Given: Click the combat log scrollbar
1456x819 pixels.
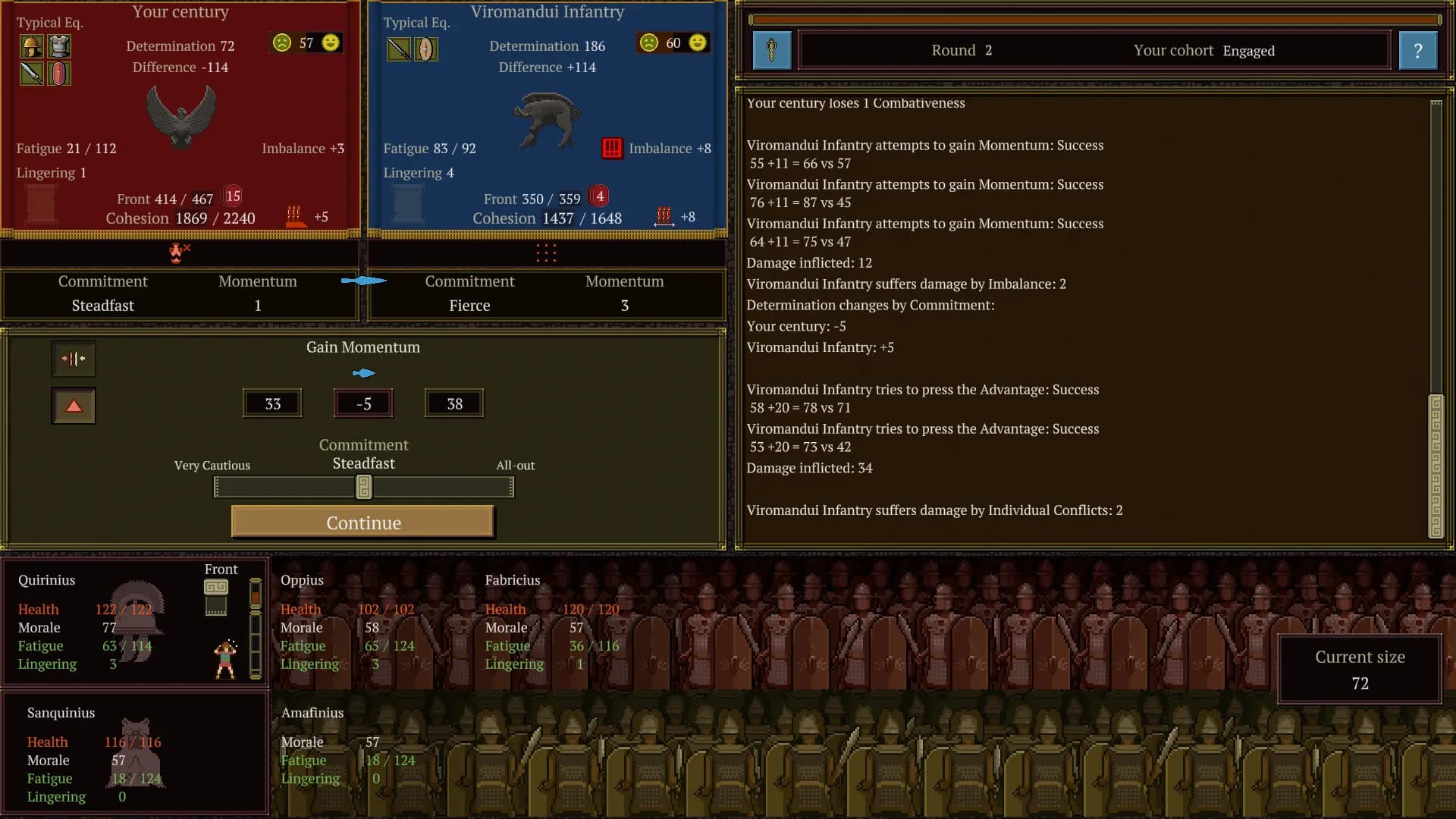Looking at the screenshot, I should (1436, 466).
